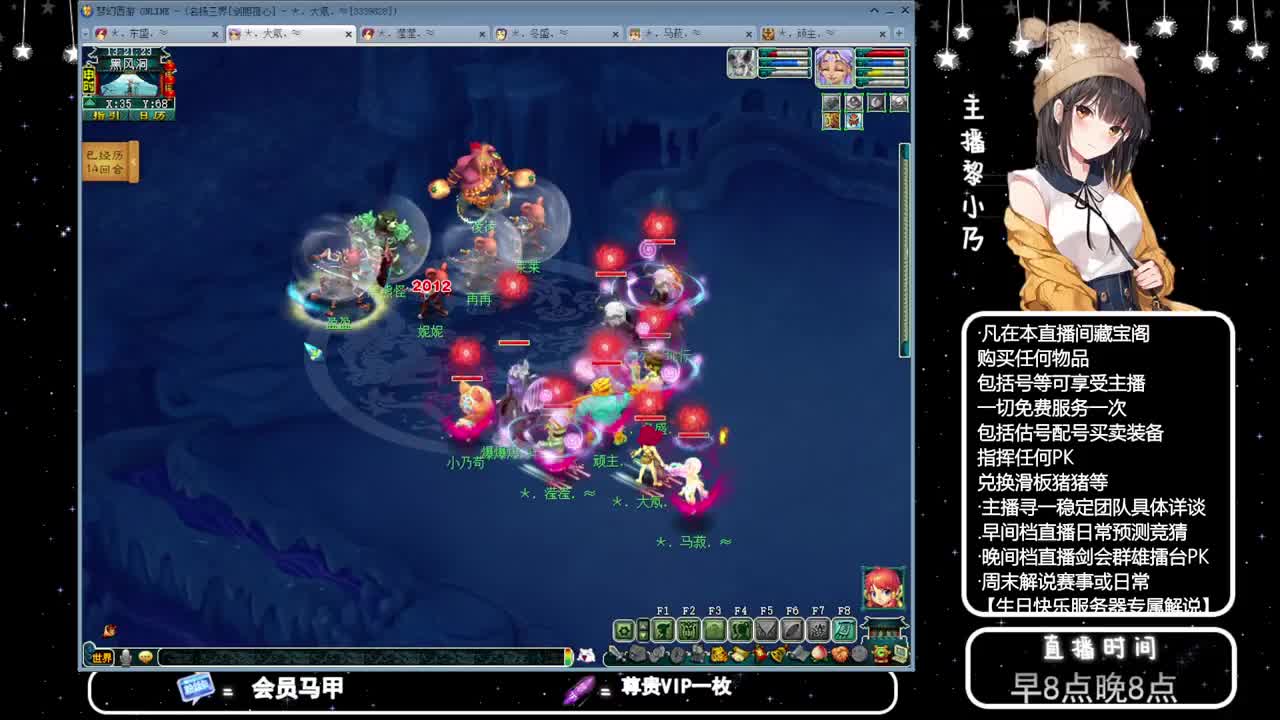Viewport: 1280px width, 720px height.
Task: Click the red firecracker item icon
Action: [x=760, y=654]
